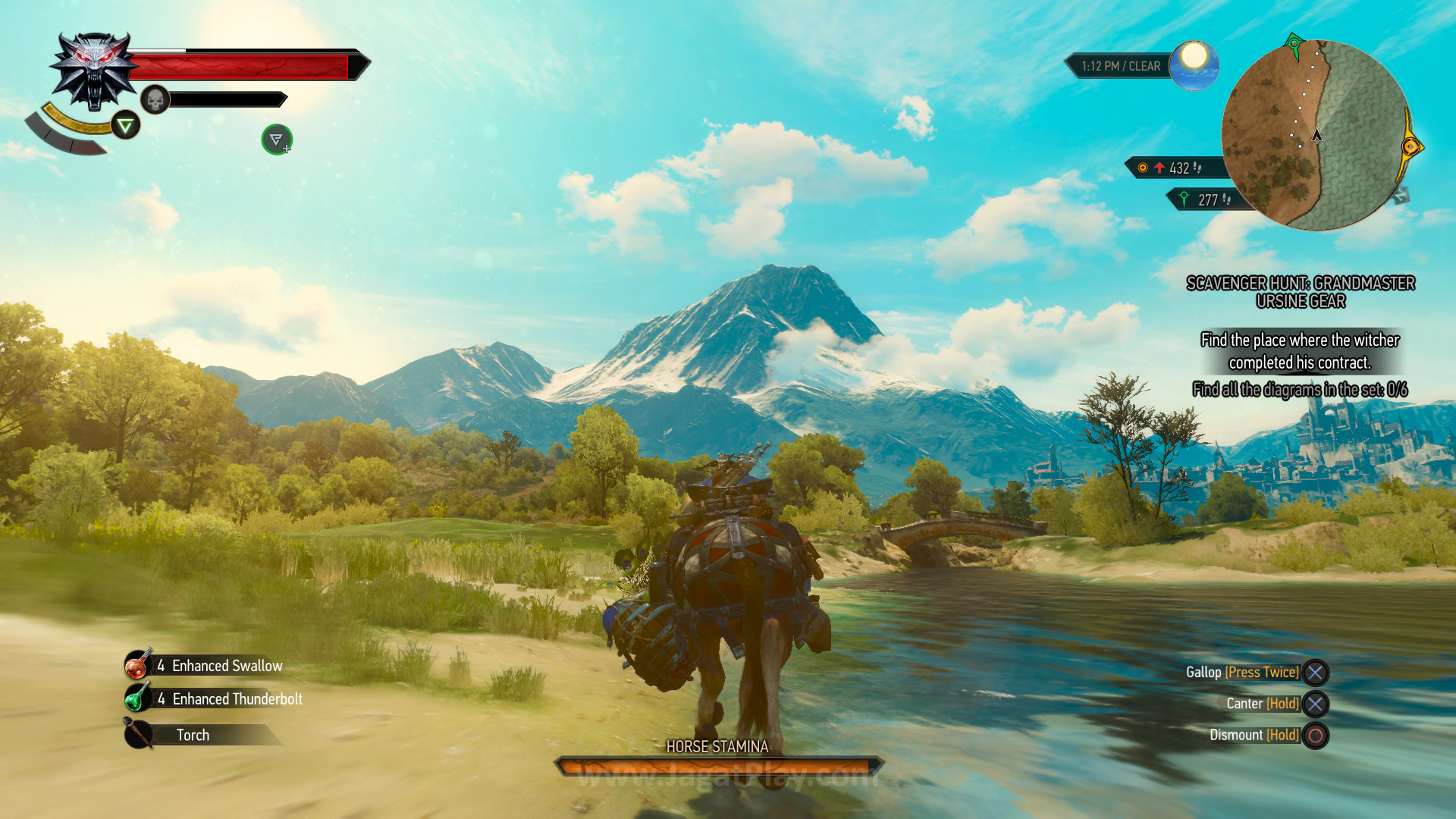Image resolution: width=1456 pixels, height=819 pixels.
Task: Open the Scavenger Hunt Grandmaster Ursine Gear quest tracker
Action: pos(1300,292)
